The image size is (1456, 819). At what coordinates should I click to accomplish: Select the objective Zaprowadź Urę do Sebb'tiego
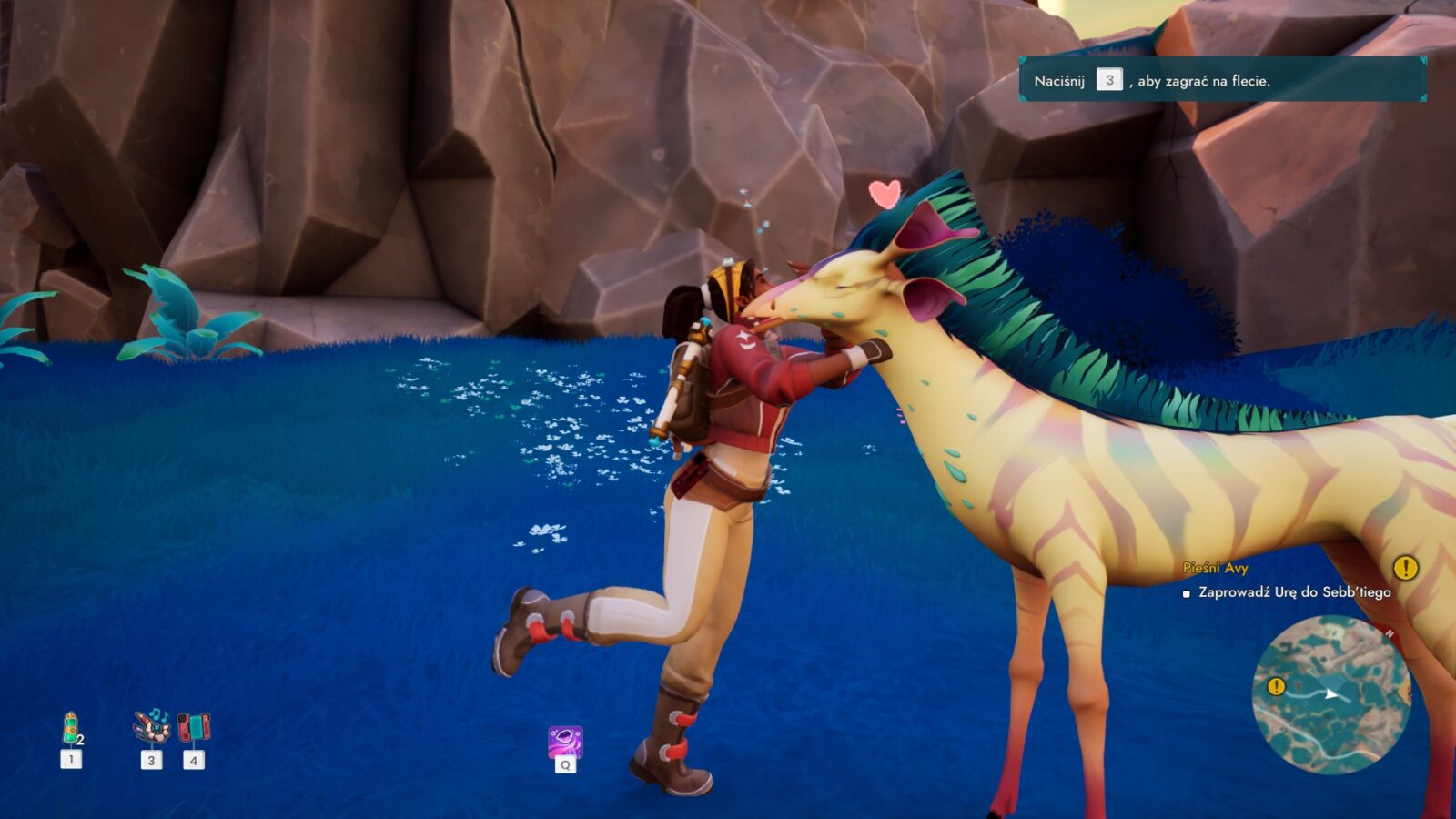coord(1294,592)
